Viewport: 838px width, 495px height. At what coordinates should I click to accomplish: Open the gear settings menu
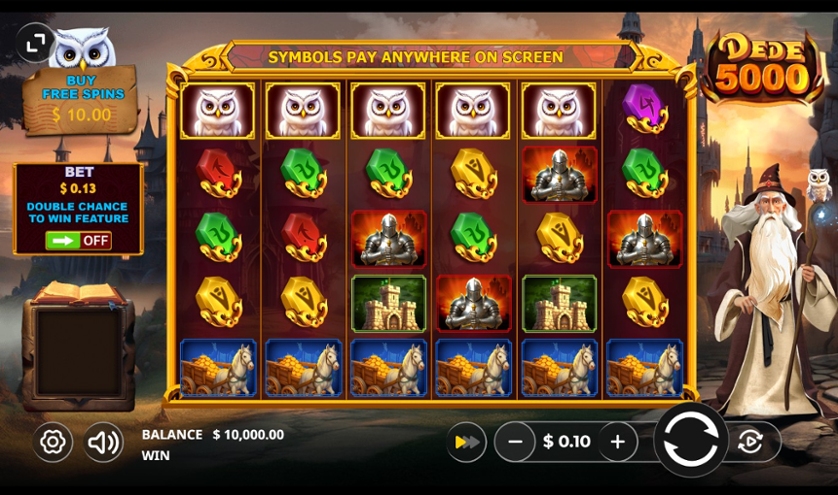(52, 441)
